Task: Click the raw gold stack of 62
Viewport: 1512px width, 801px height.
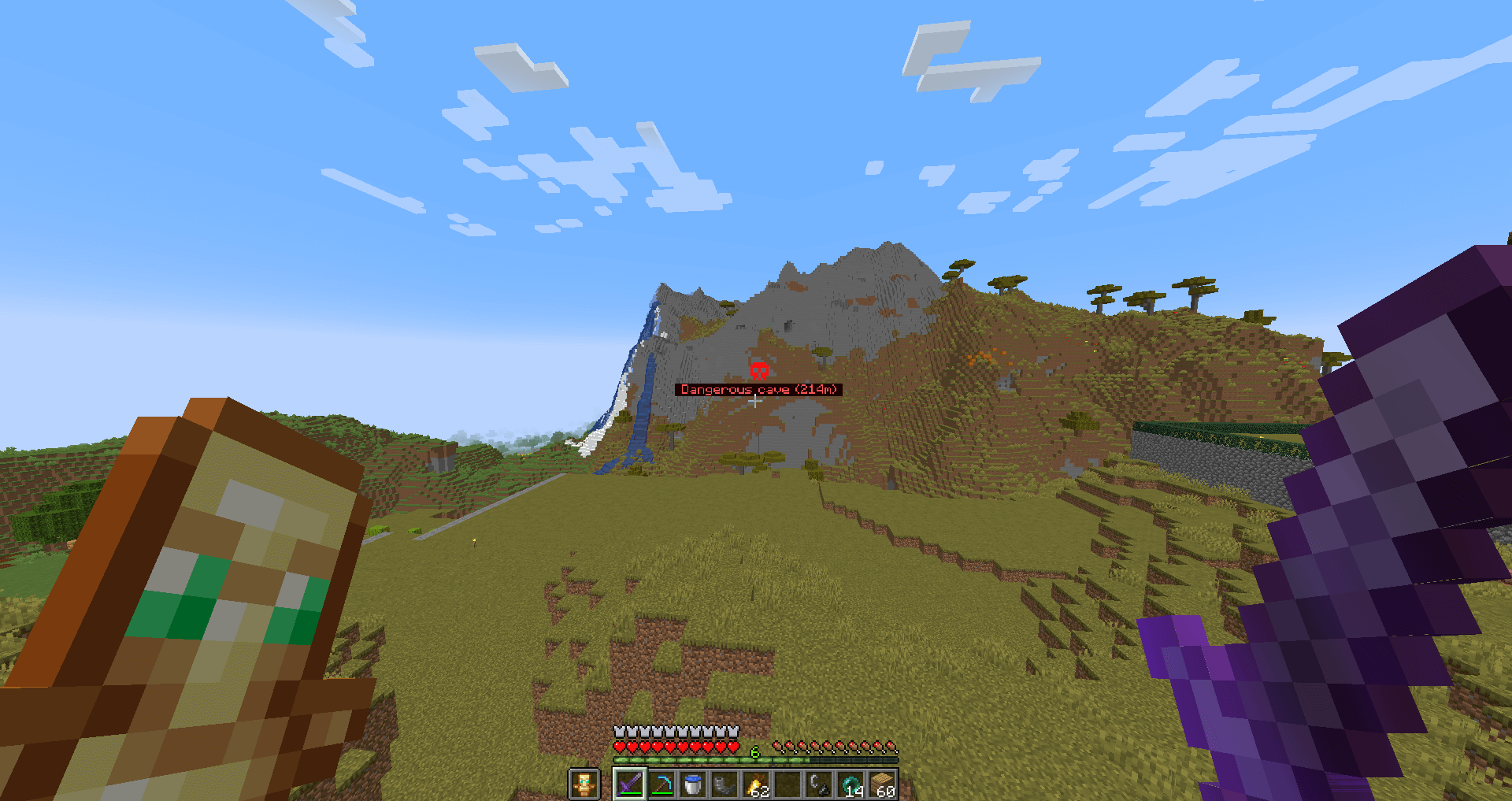Action: tap(756, 783)
